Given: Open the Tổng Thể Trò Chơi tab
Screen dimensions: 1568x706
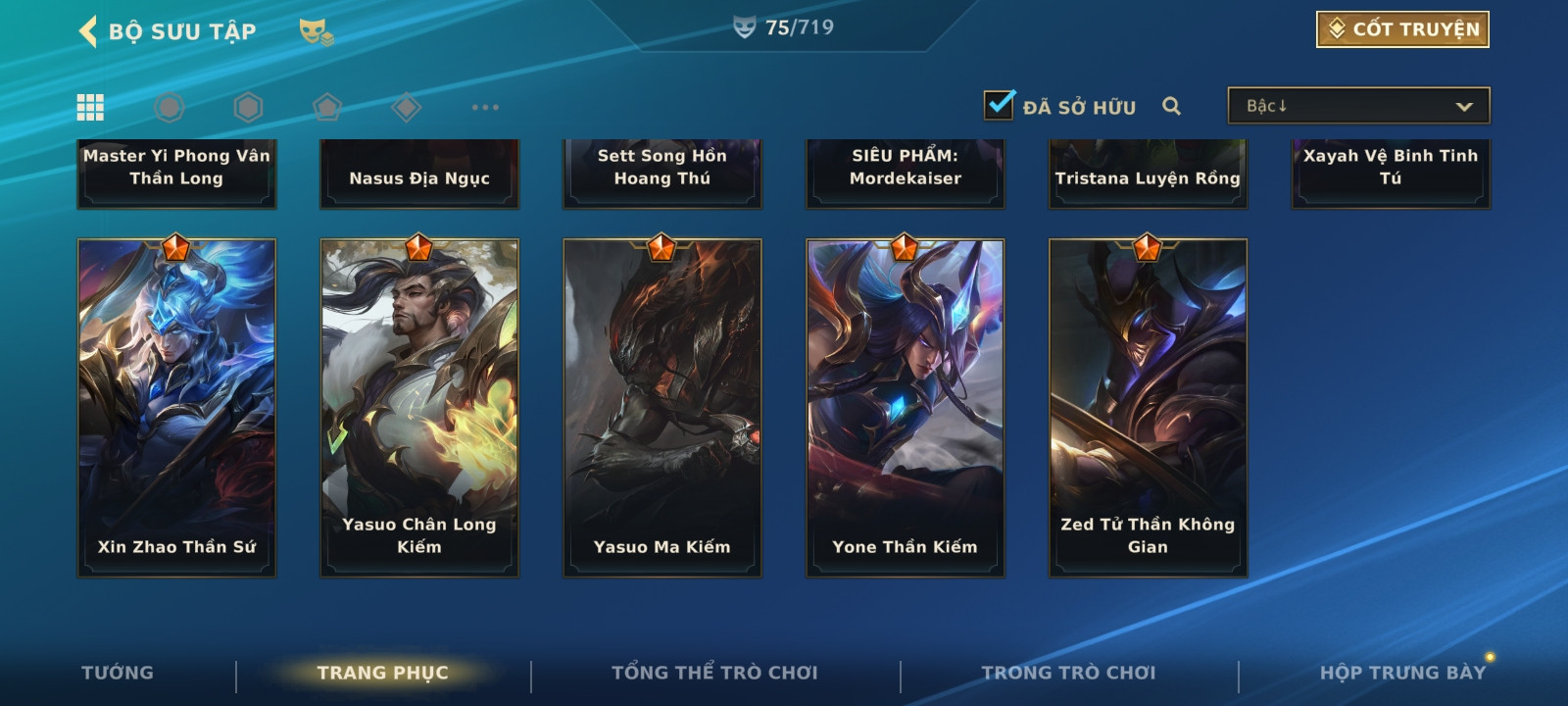Looking at the screenshot, I should pos(714,673).
